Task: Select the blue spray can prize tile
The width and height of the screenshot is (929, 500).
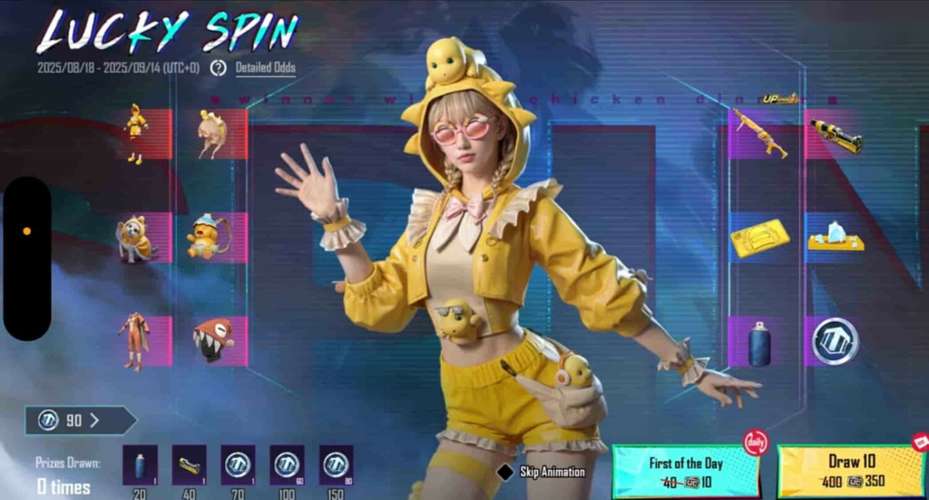Action: (x=758, y=342)
